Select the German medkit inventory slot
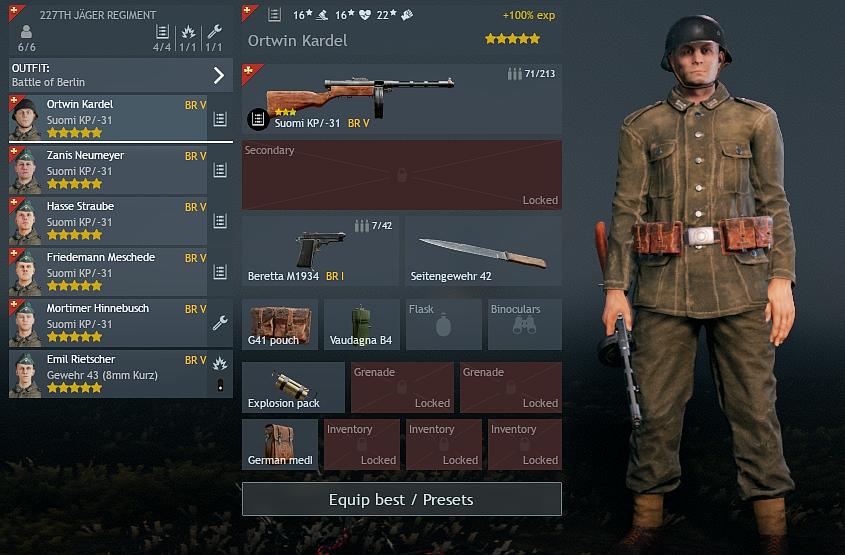 (279, 444)
